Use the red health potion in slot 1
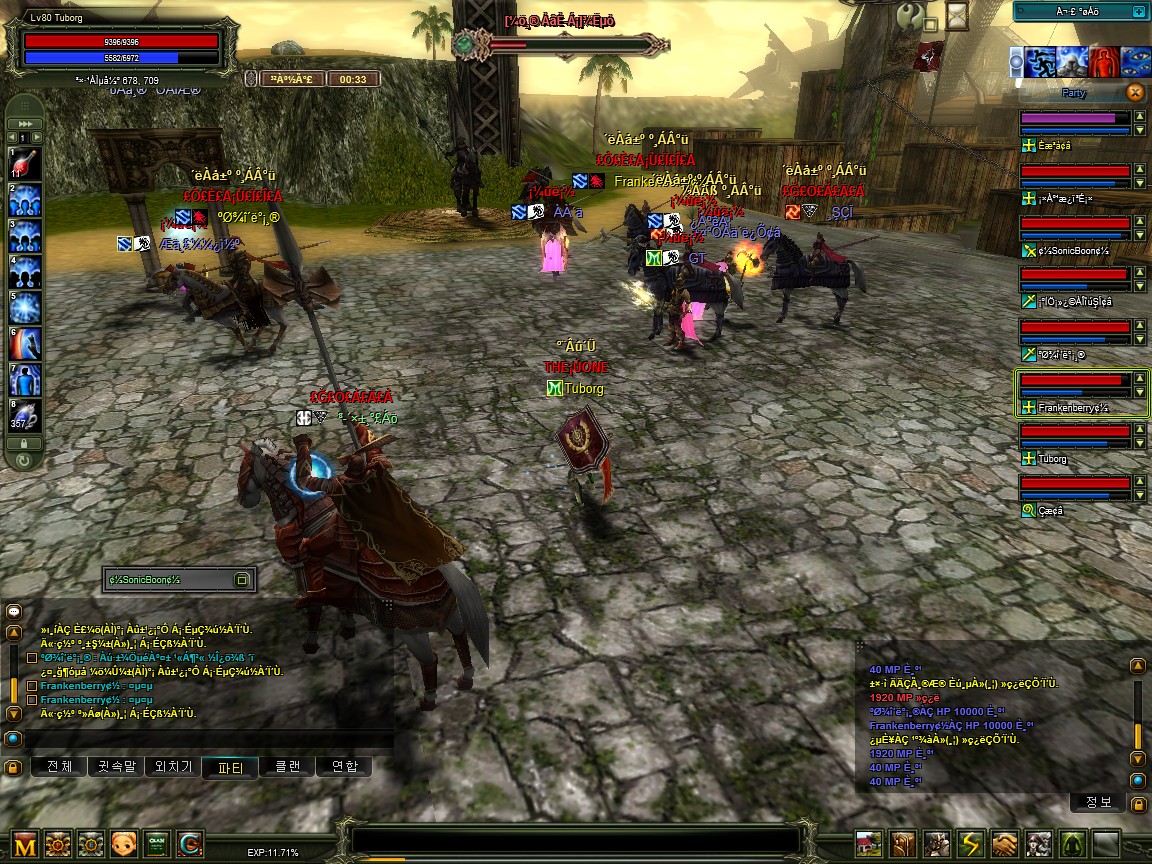Image resolution: width=1152 pixels, height=864 pixels. pos(24,163)
